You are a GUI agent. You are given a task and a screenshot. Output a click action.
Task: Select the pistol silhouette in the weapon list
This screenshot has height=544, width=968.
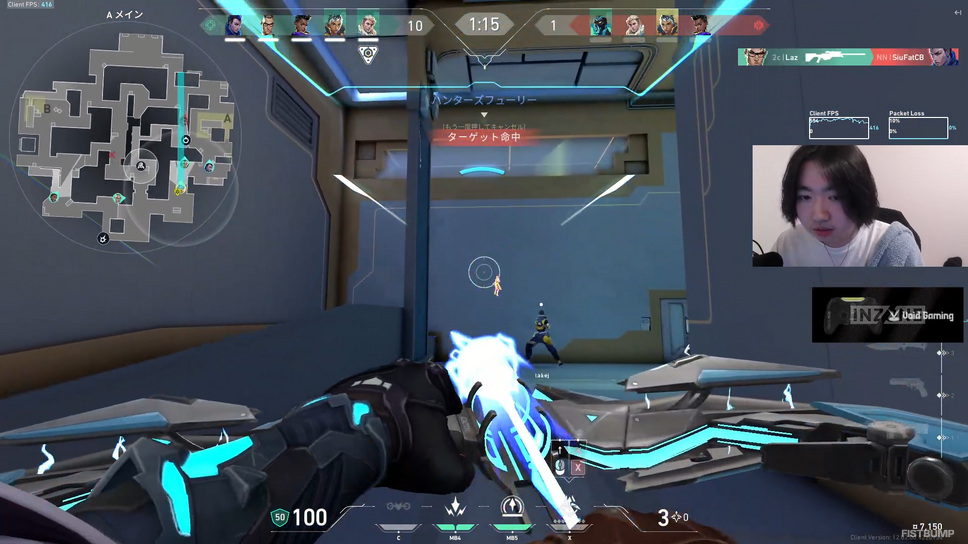coord(907,387)
